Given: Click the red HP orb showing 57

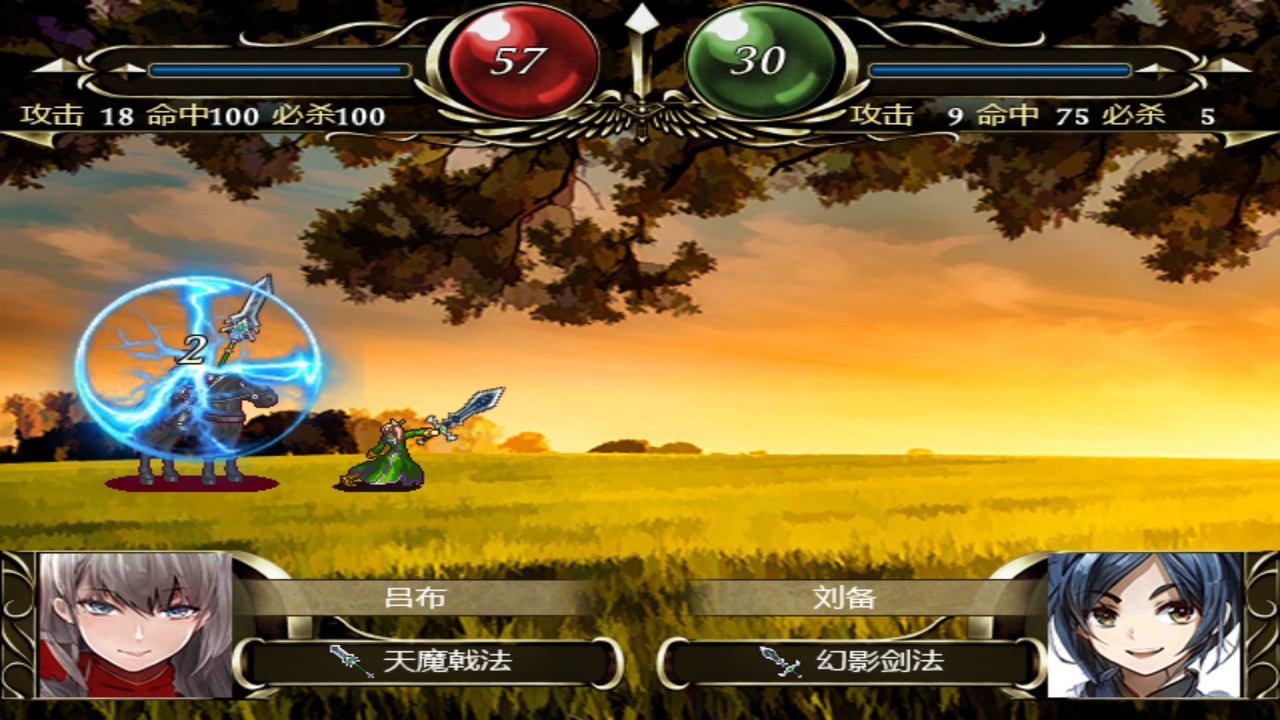Looking at the screenshot, I should coord(523,56).
